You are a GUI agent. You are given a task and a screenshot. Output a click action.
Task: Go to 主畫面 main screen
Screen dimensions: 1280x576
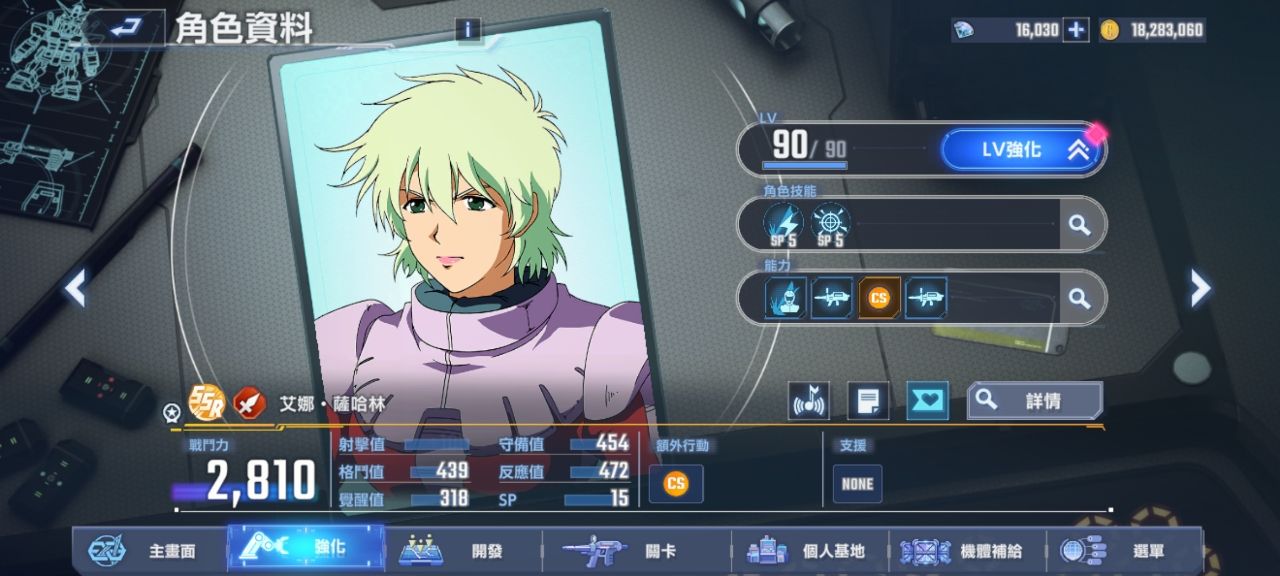(x=150, y=550)
